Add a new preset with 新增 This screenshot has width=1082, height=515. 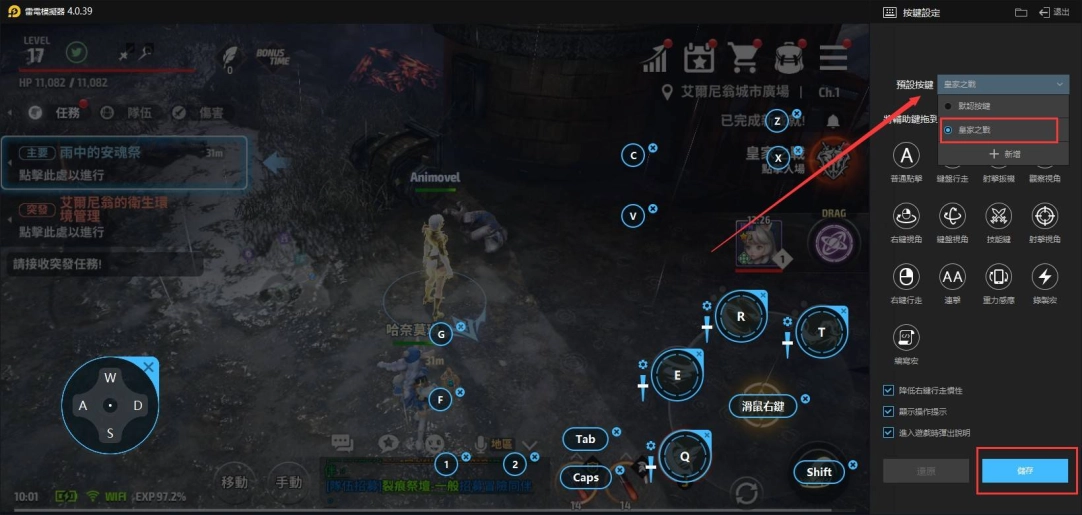(1004, 154)
